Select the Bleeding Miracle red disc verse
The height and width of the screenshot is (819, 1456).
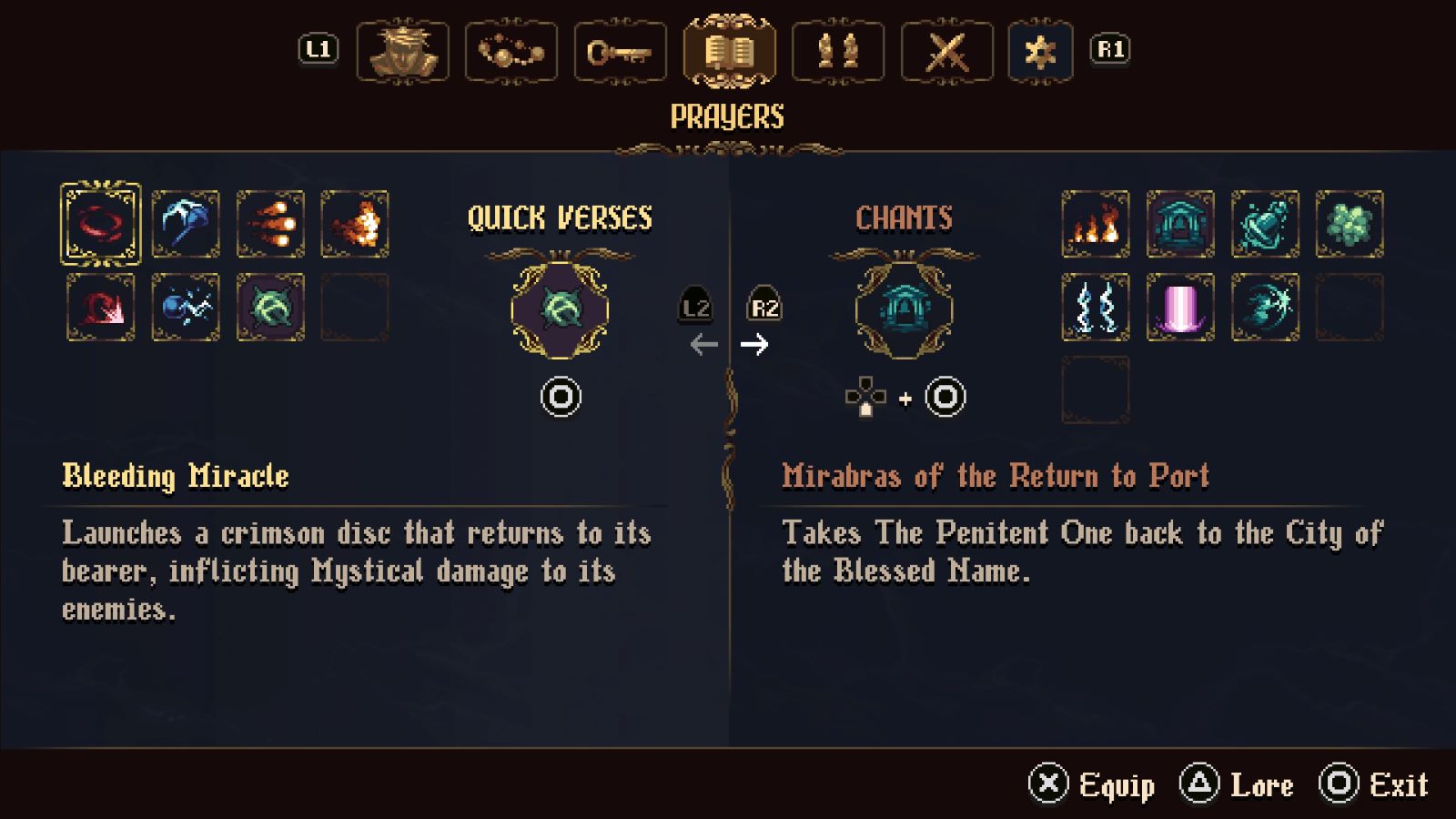(x=101, y=224)
